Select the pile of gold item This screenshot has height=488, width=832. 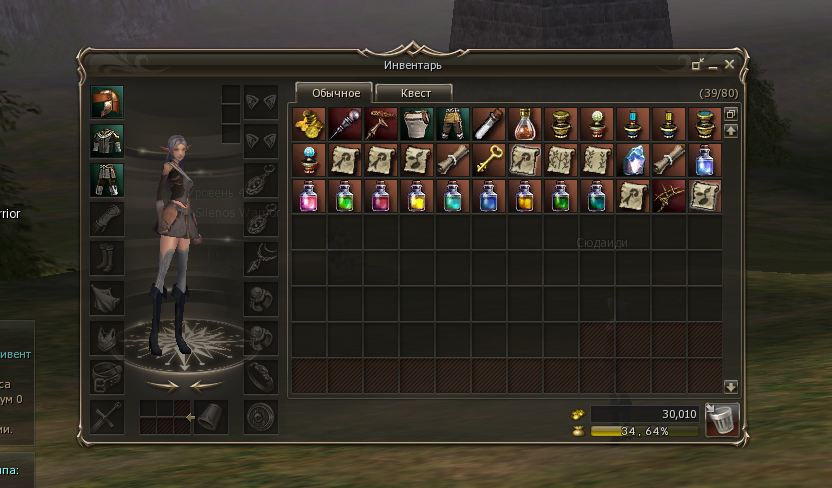(309, 123)
